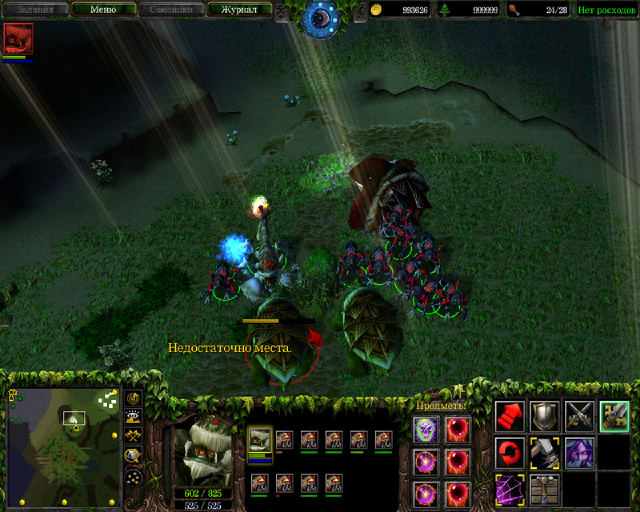Select the red hero icon
Image resolution: width=640 pixels, height=512 pixels.
[x=18, y=39]
